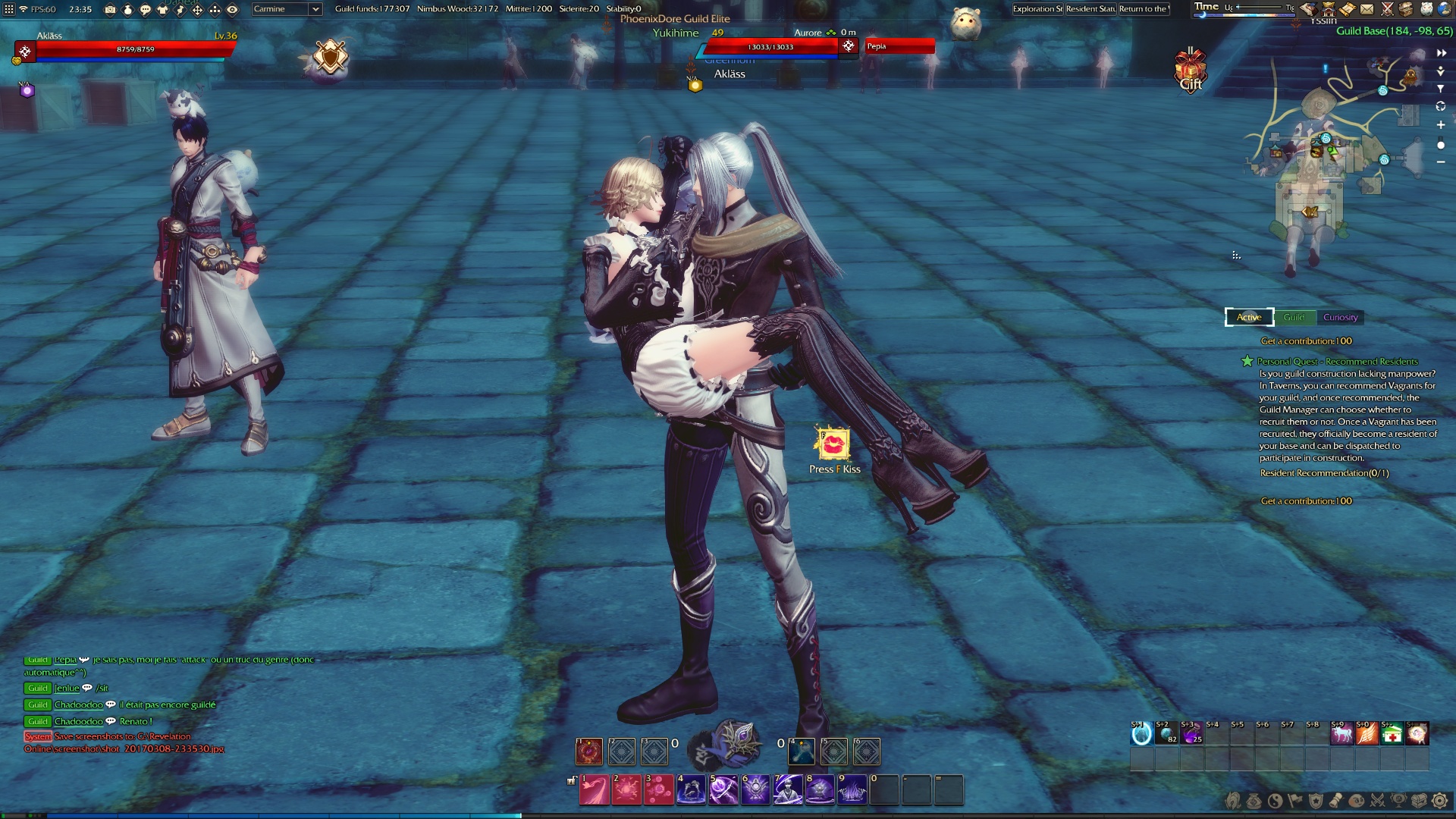
Task: Summon the horse mount from hotbar
Action: click(x=1341, y=734)
